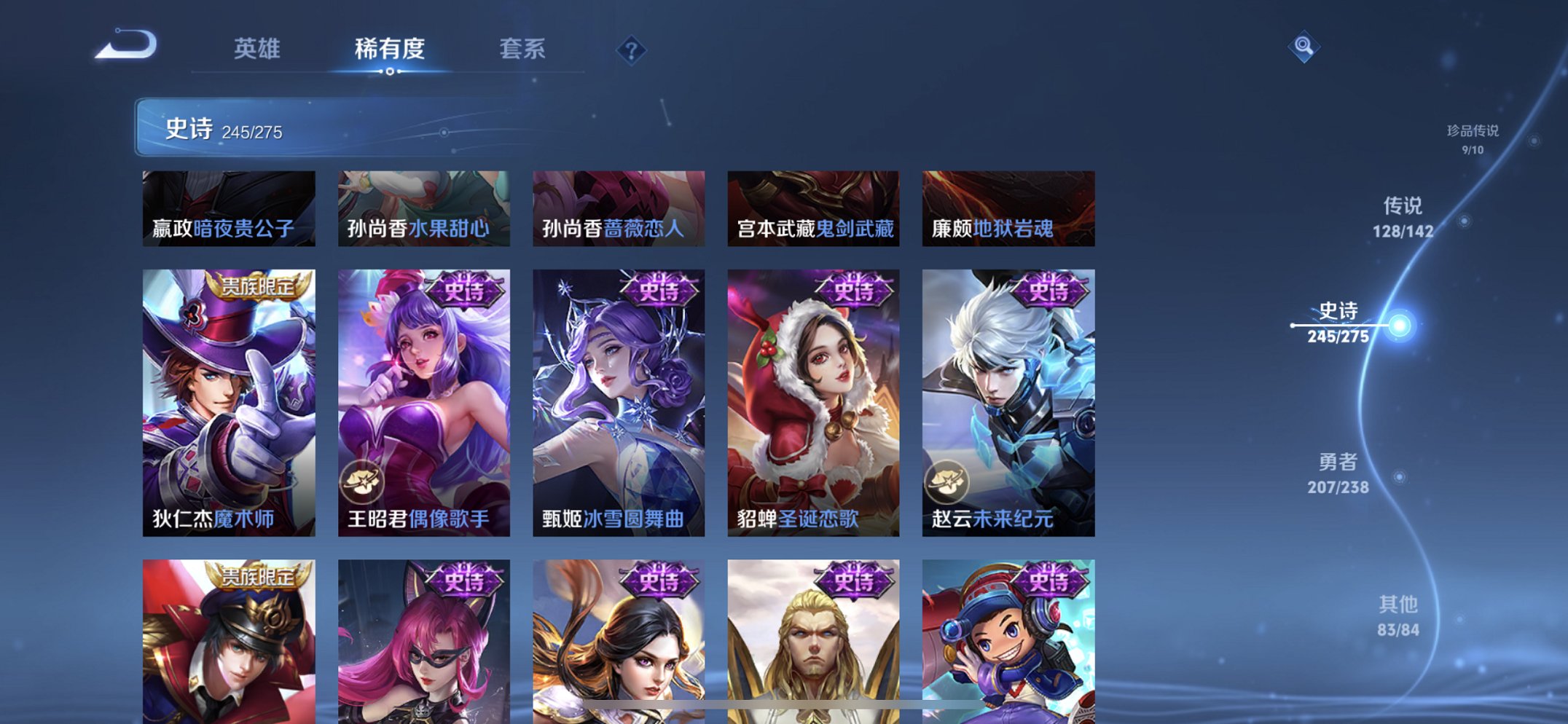The image size is (1568, 724).
Task: Switch to the 英雄 tab
Action: click(x=259, y=50)
